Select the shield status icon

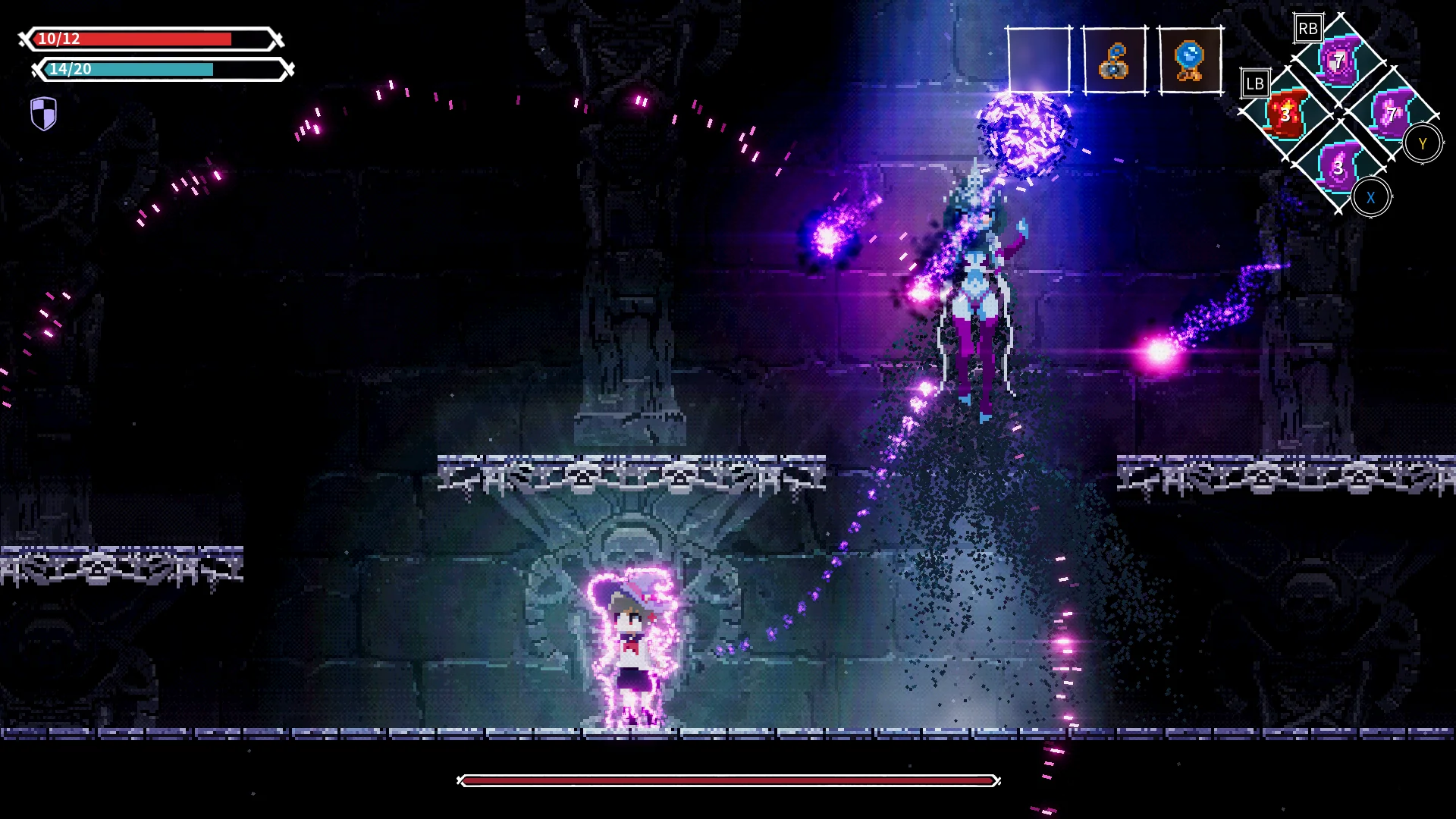[x=42, y=112]
